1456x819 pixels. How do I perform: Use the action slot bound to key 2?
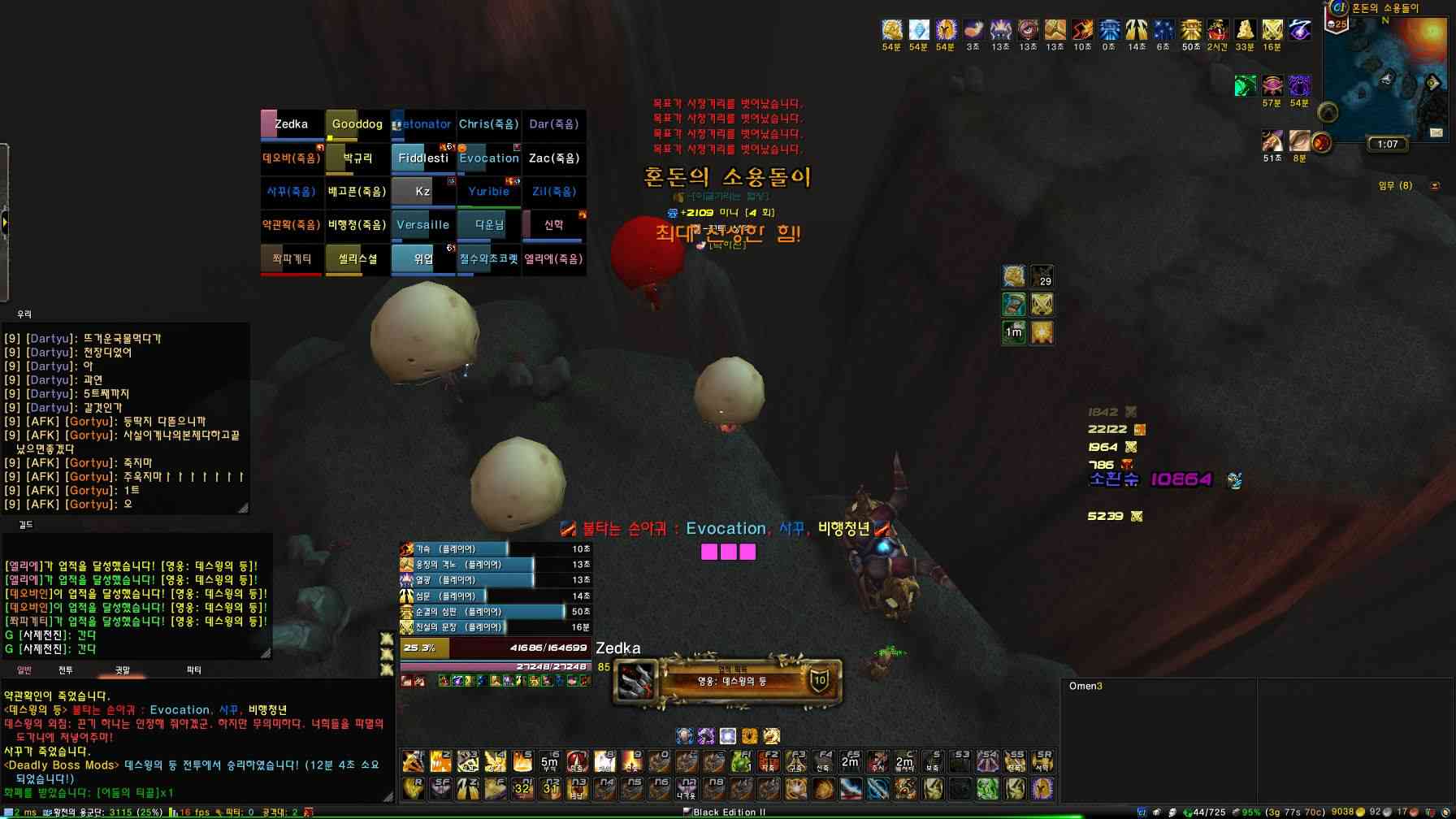coord(441,761)
